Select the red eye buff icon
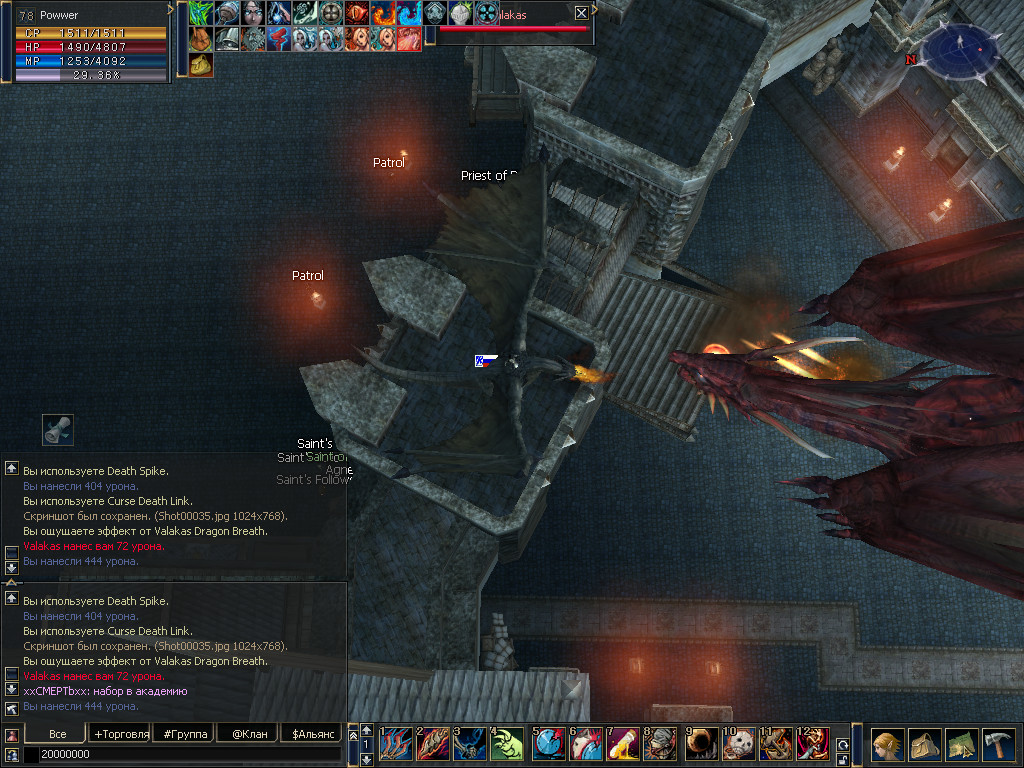 point(357,13)
